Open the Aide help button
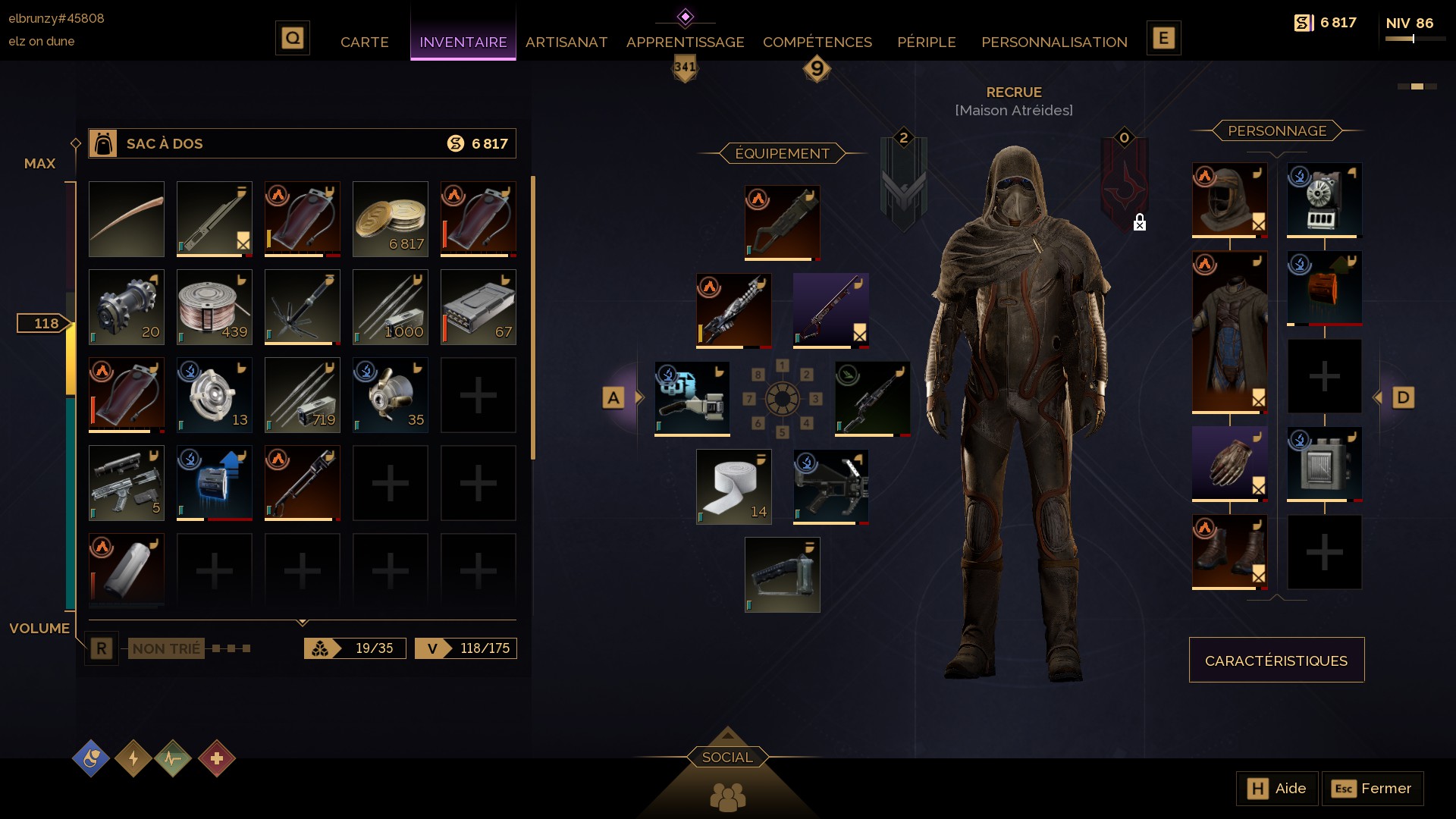 pos(1277,789)
